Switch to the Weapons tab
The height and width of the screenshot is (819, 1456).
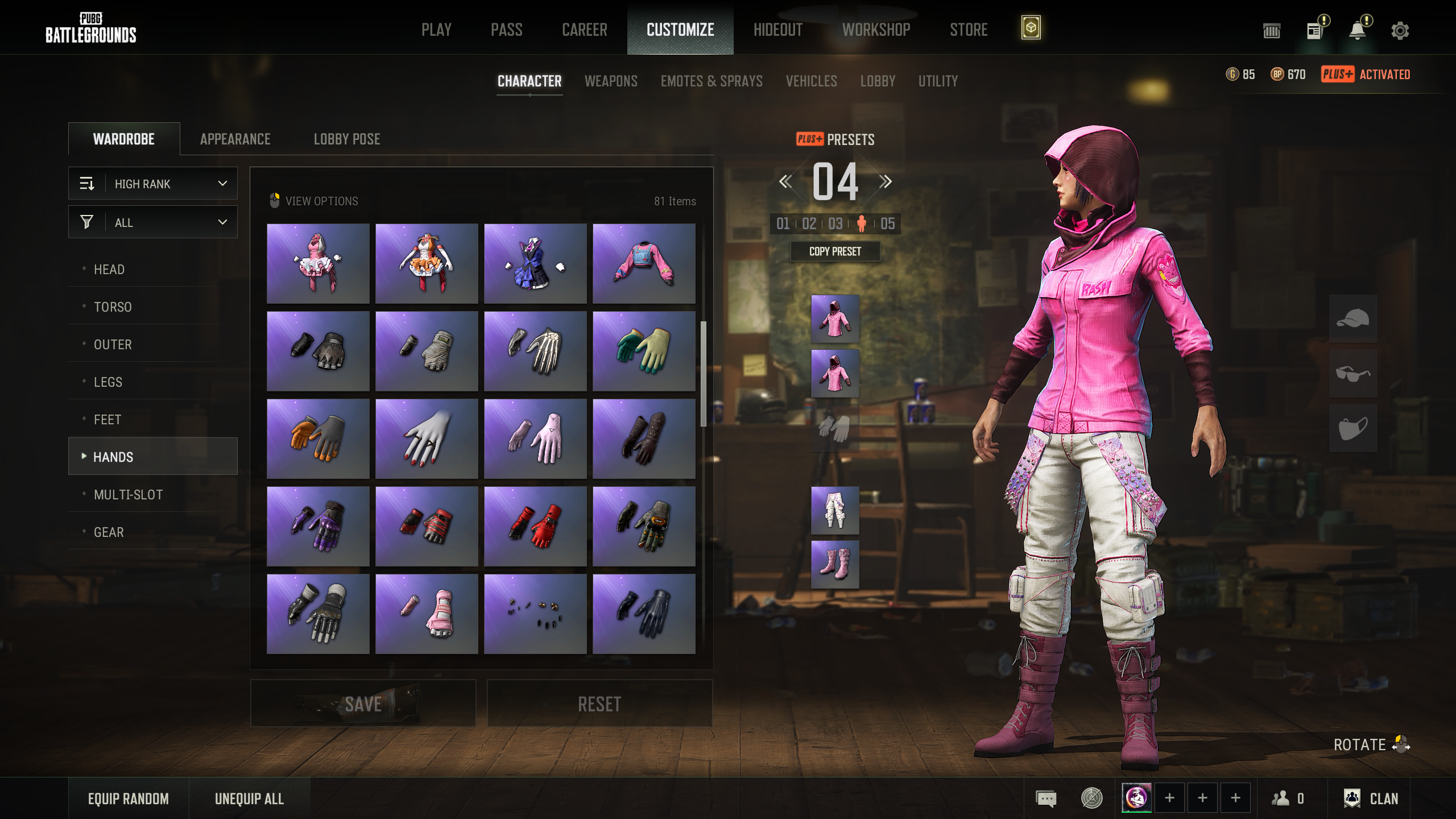coord(611,81)
